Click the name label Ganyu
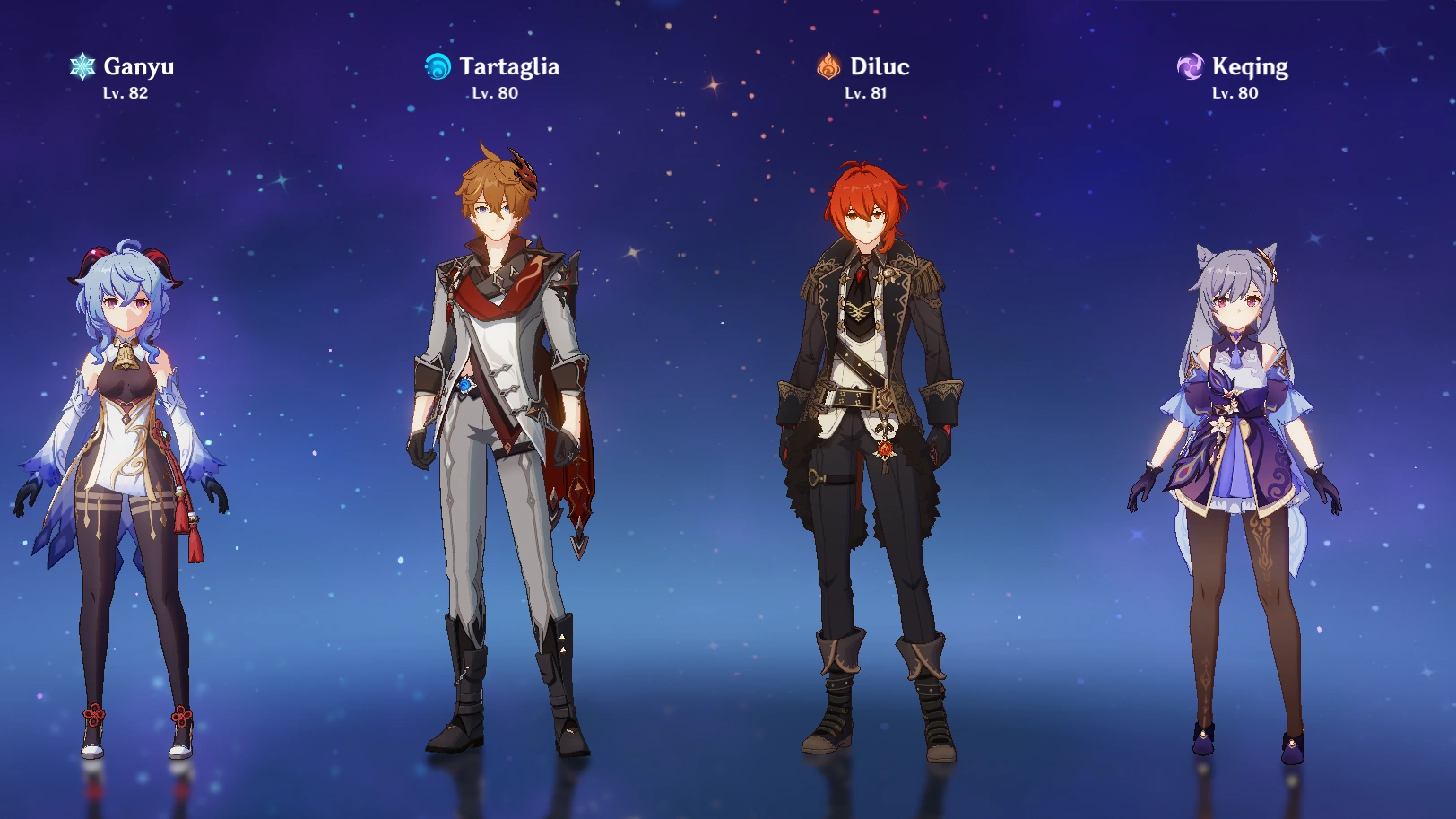Image resolution: width=1456 pixels, height=819 pixels. [x=140, y=65]
